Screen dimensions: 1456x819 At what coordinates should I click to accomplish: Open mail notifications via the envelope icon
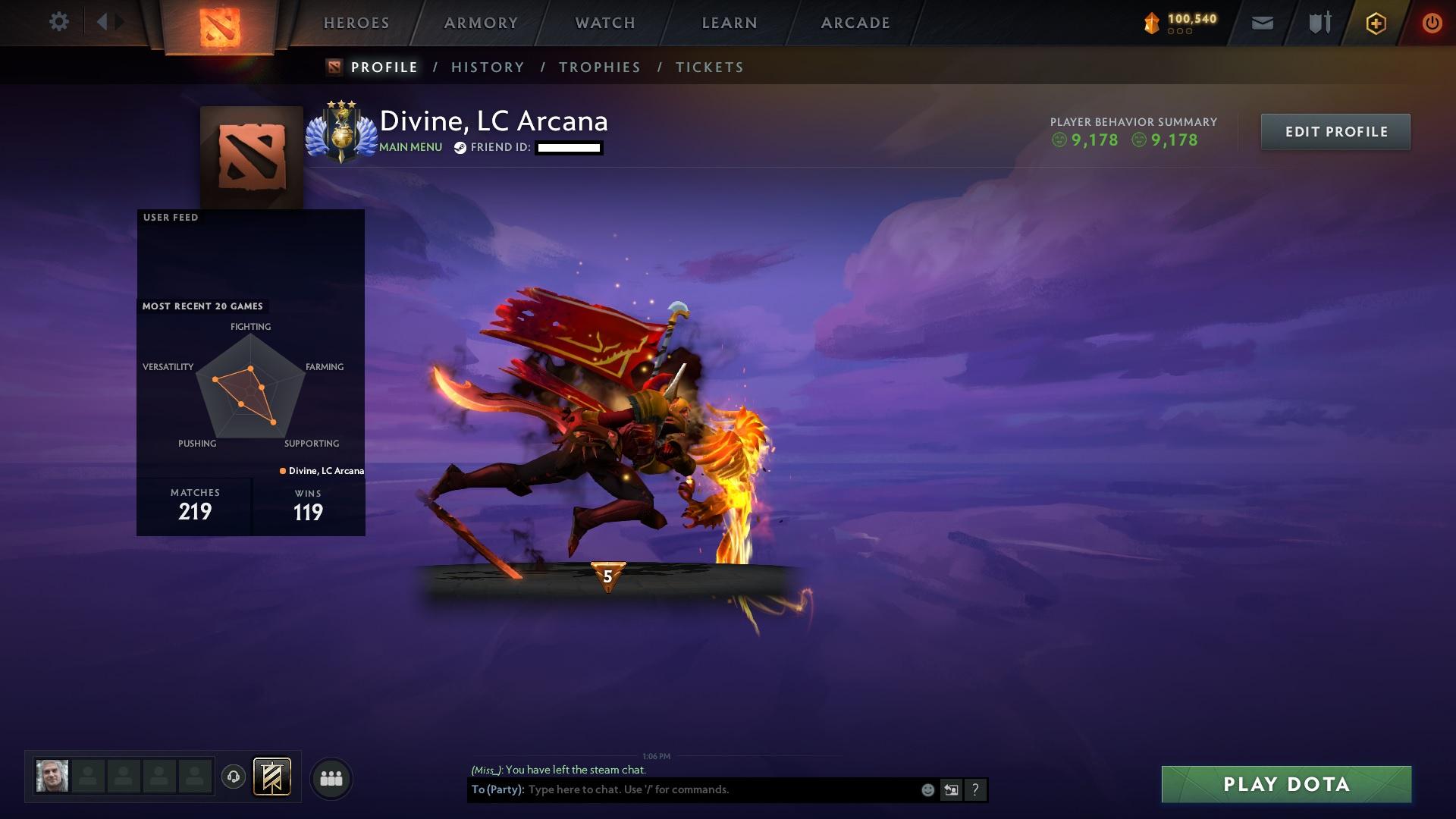pyautogui.click(x=1262, y=23)
